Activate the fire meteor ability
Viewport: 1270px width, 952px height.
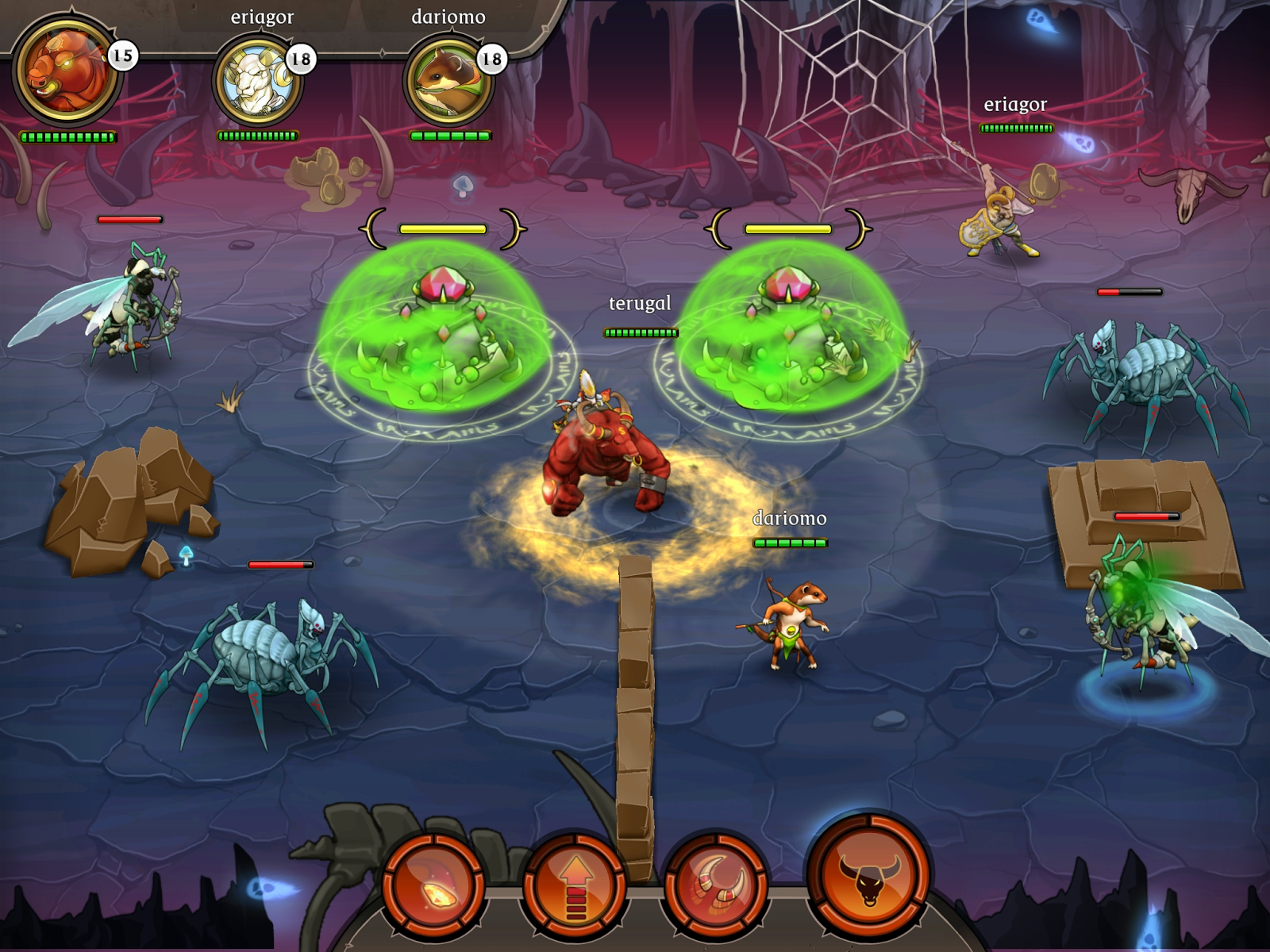[433, 886]
